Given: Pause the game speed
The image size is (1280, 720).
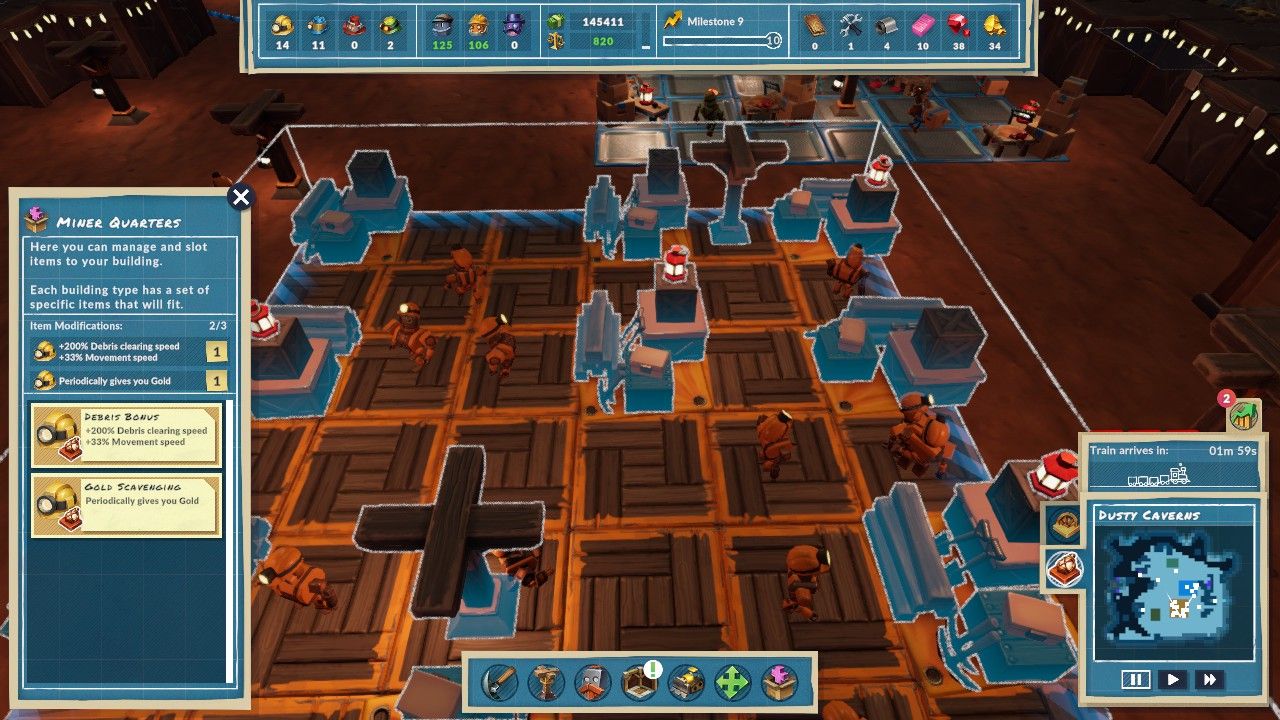Looking at the screenshot, I should tap(1135, 680).
